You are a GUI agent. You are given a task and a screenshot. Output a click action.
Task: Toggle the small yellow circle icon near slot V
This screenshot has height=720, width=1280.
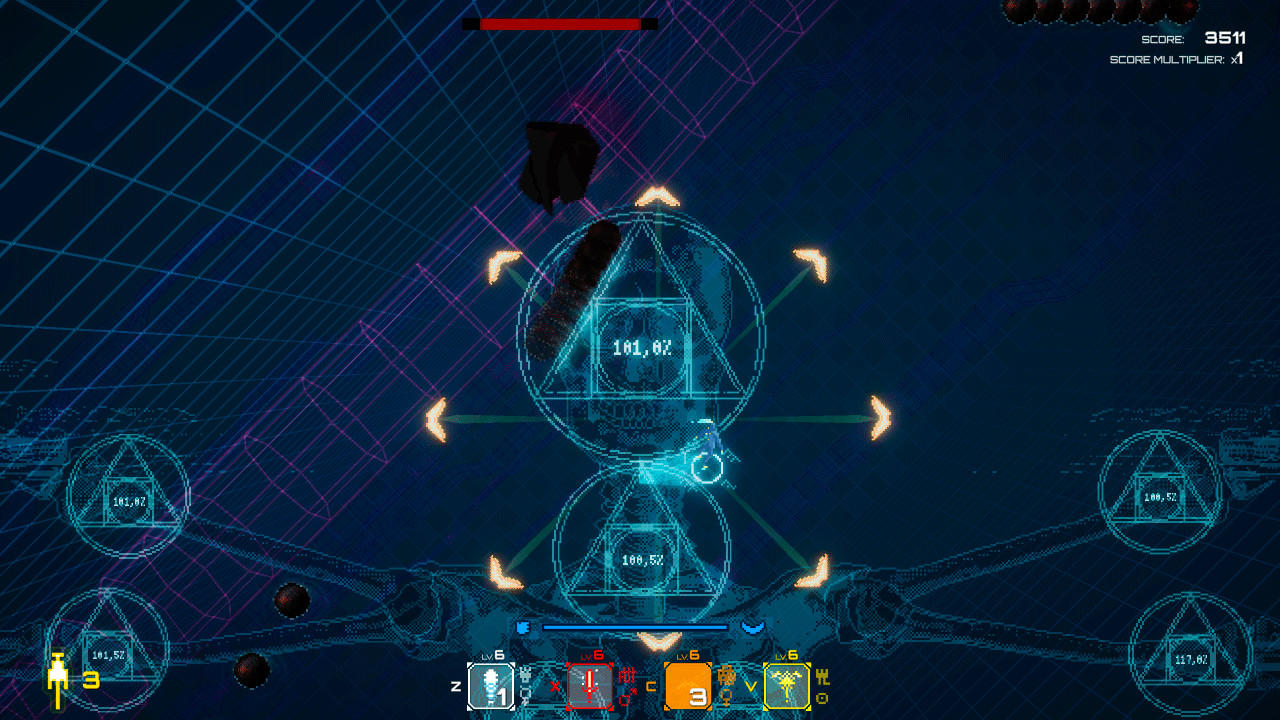click(x=821, y=698)
